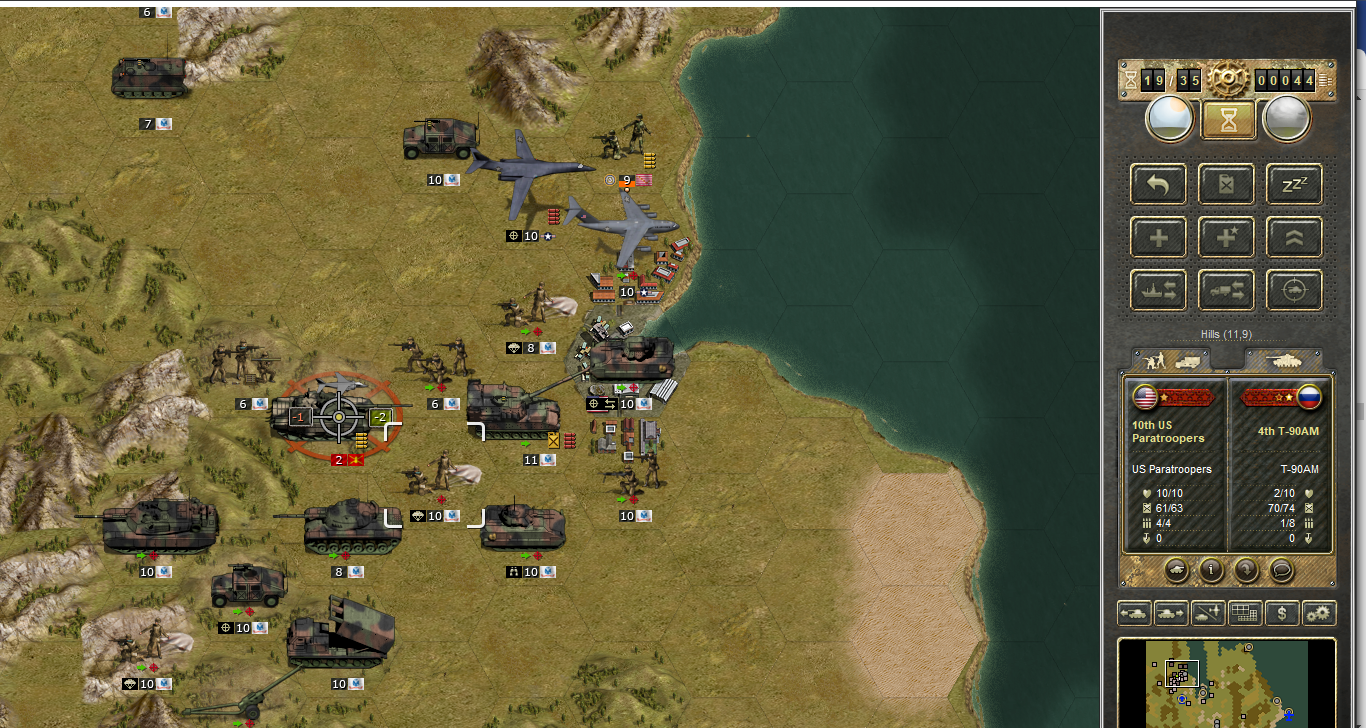Undo the last move with the arrow button
The width and height of the screenshot is (1366, 728).
coord(1158,184)
